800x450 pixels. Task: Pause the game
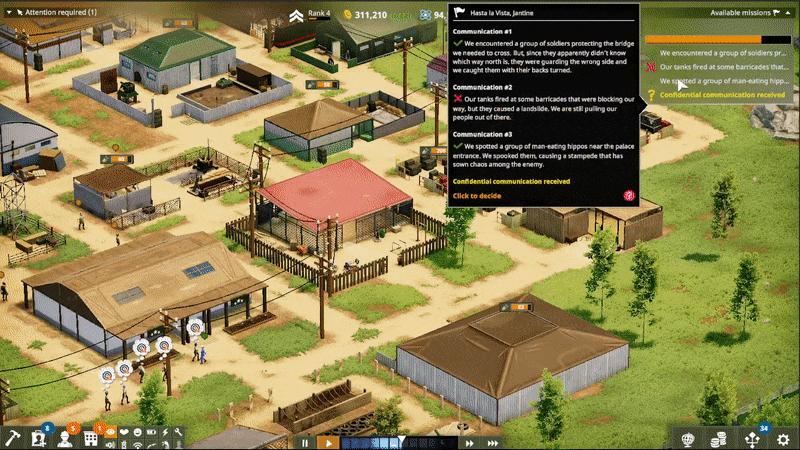[305, 442]
